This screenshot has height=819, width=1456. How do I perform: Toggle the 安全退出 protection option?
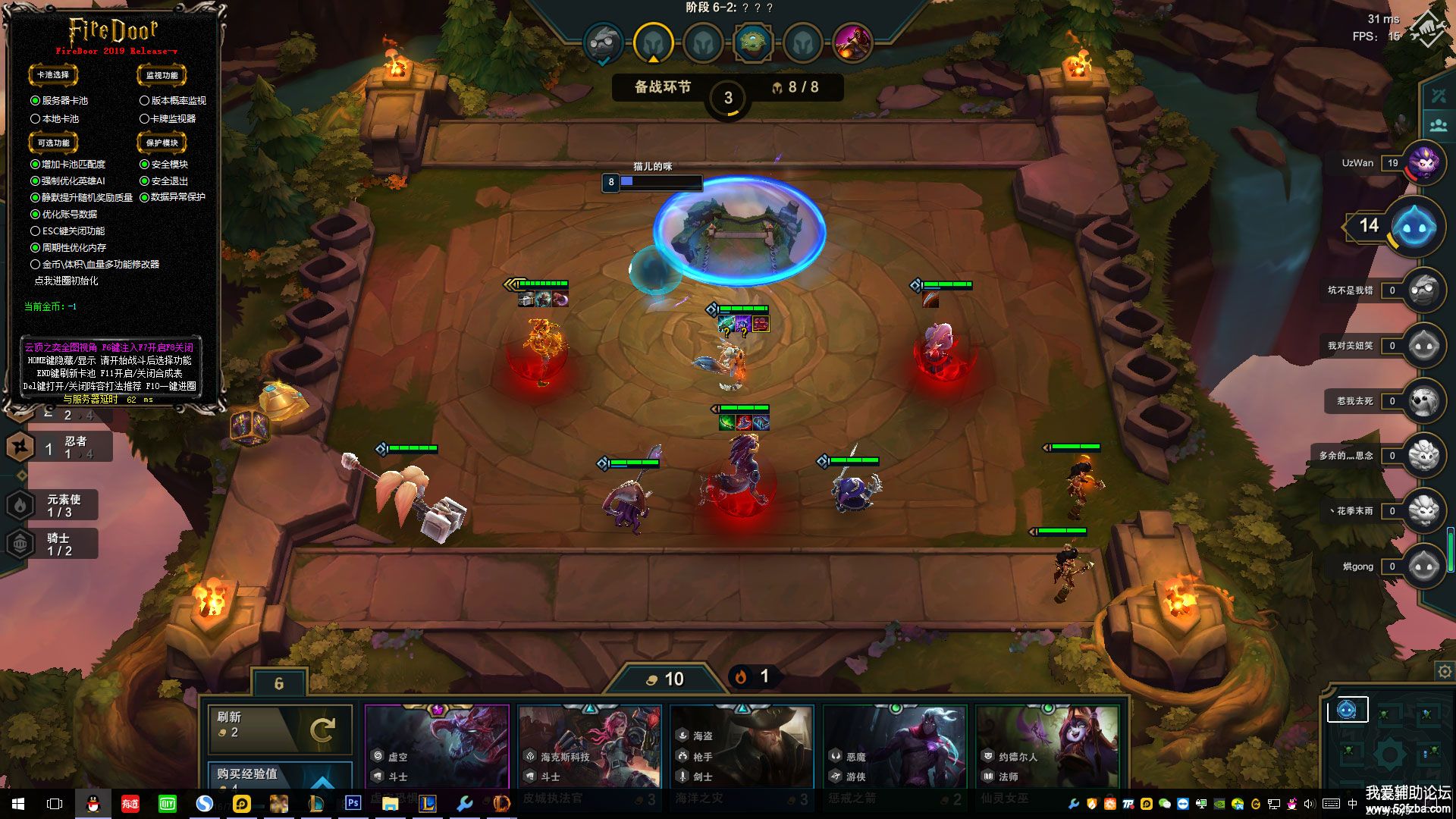144,181
